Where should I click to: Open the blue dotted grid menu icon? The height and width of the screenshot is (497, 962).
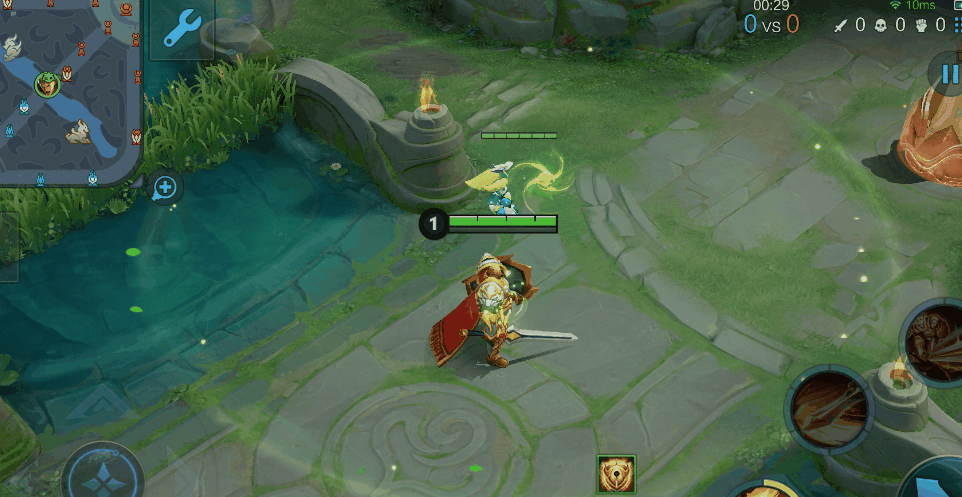958,25
